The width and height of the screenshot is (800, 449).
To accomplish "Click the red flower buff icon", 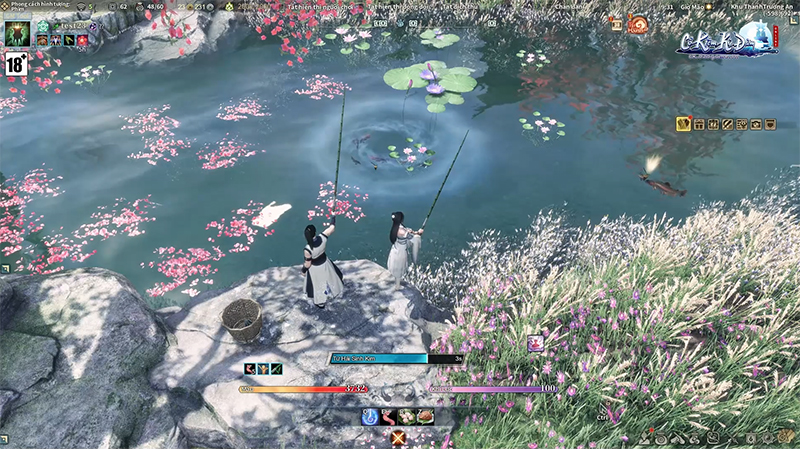I will point(82,40).
